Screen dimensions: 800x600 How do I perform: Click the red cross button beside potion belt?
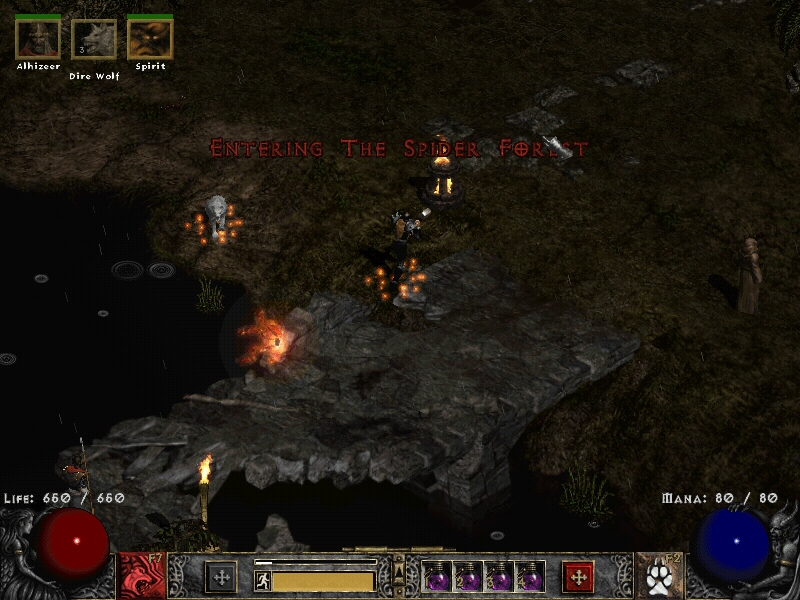(578, 577)
